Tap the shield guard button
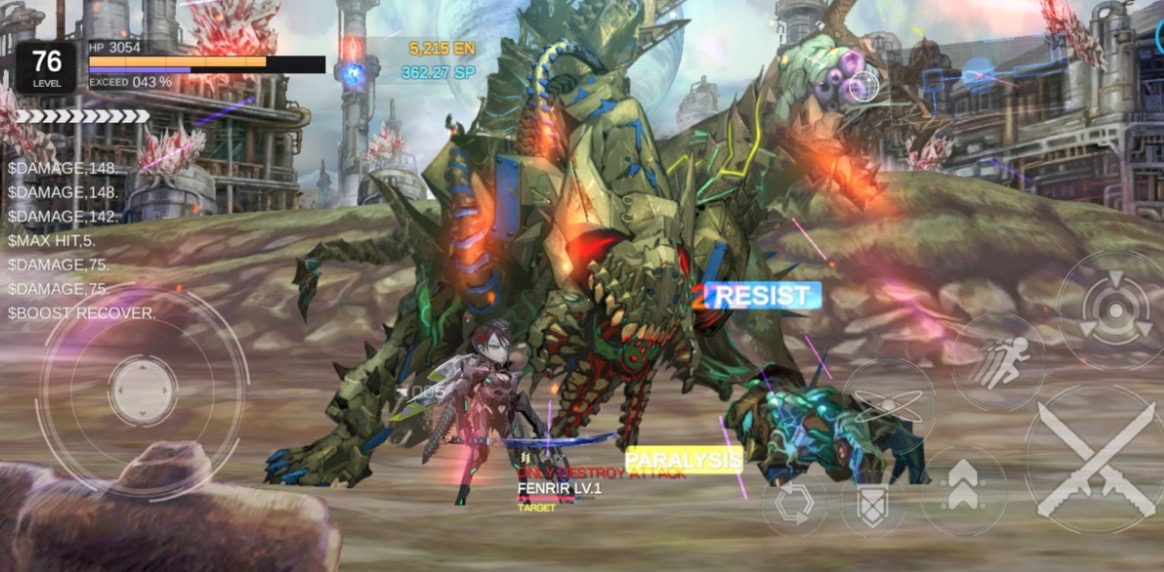 click(872, 507)
